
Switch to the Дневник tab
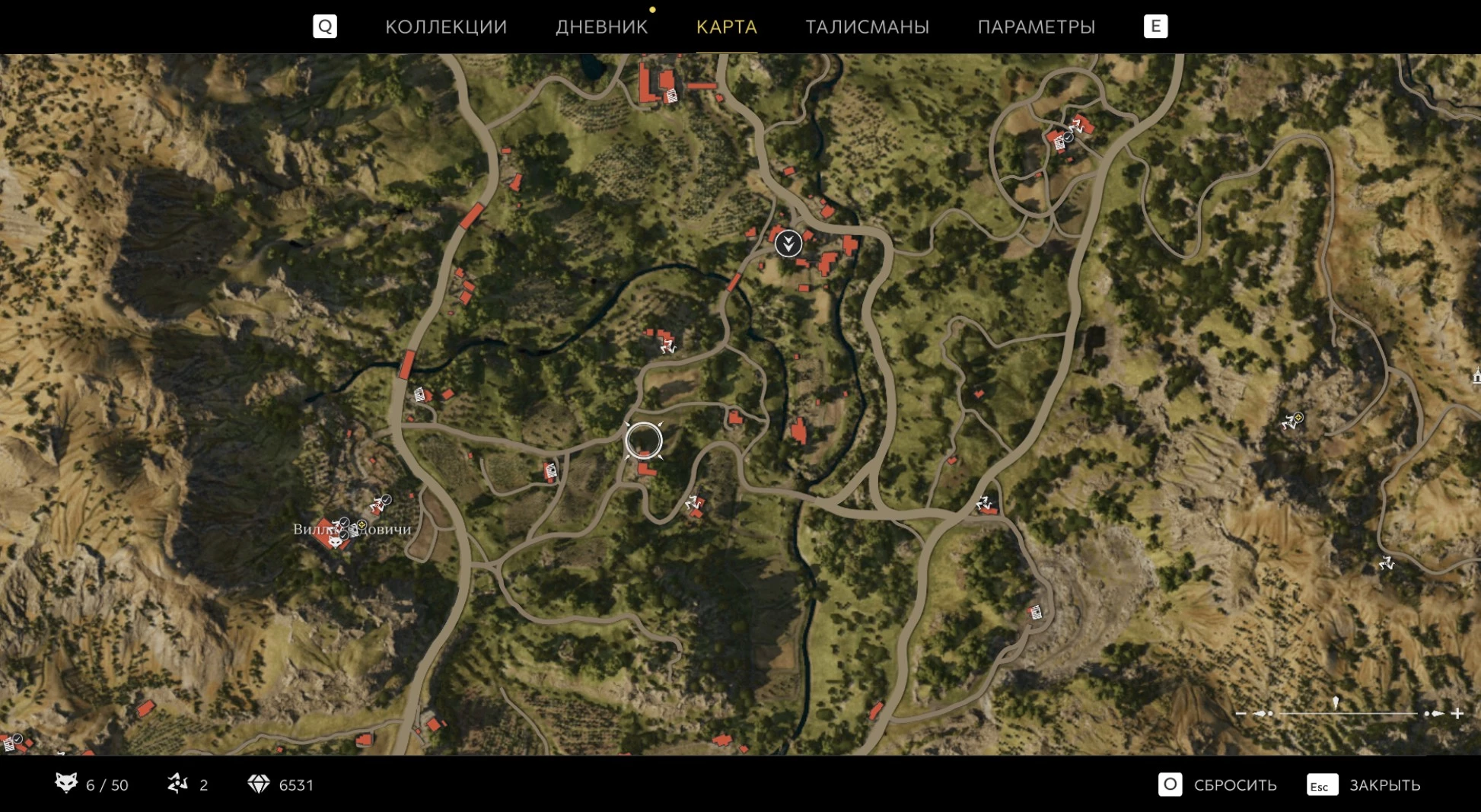(601, 27)
